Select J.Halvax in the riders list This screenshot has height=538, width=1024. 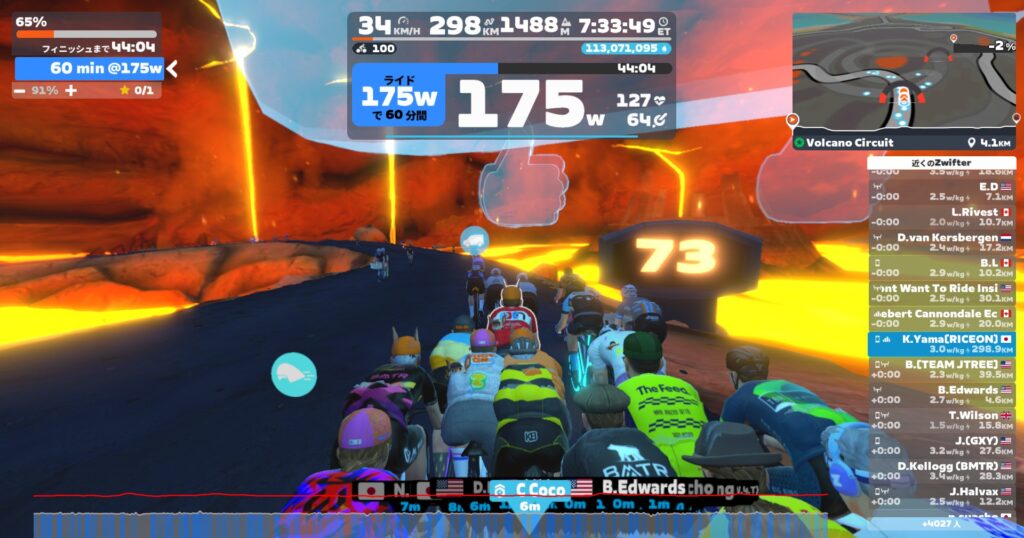point(941,496)
